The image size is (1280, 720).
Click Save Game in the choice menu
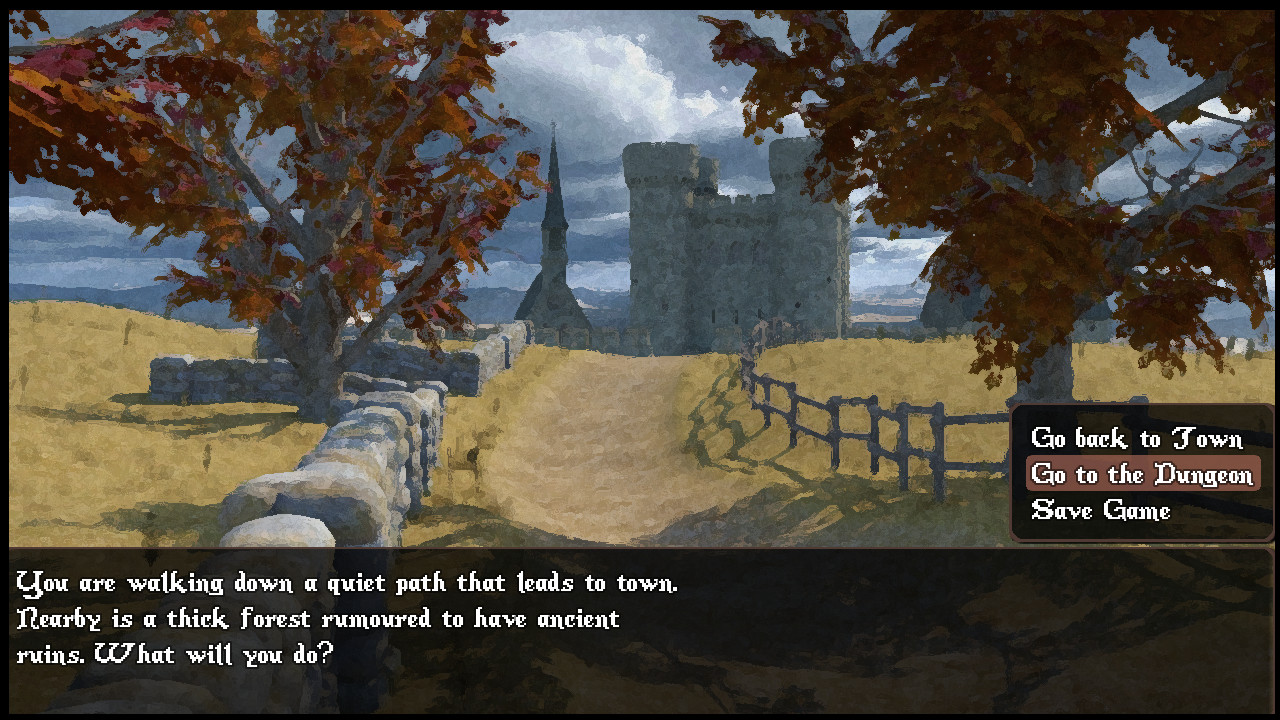(1098, 511)
